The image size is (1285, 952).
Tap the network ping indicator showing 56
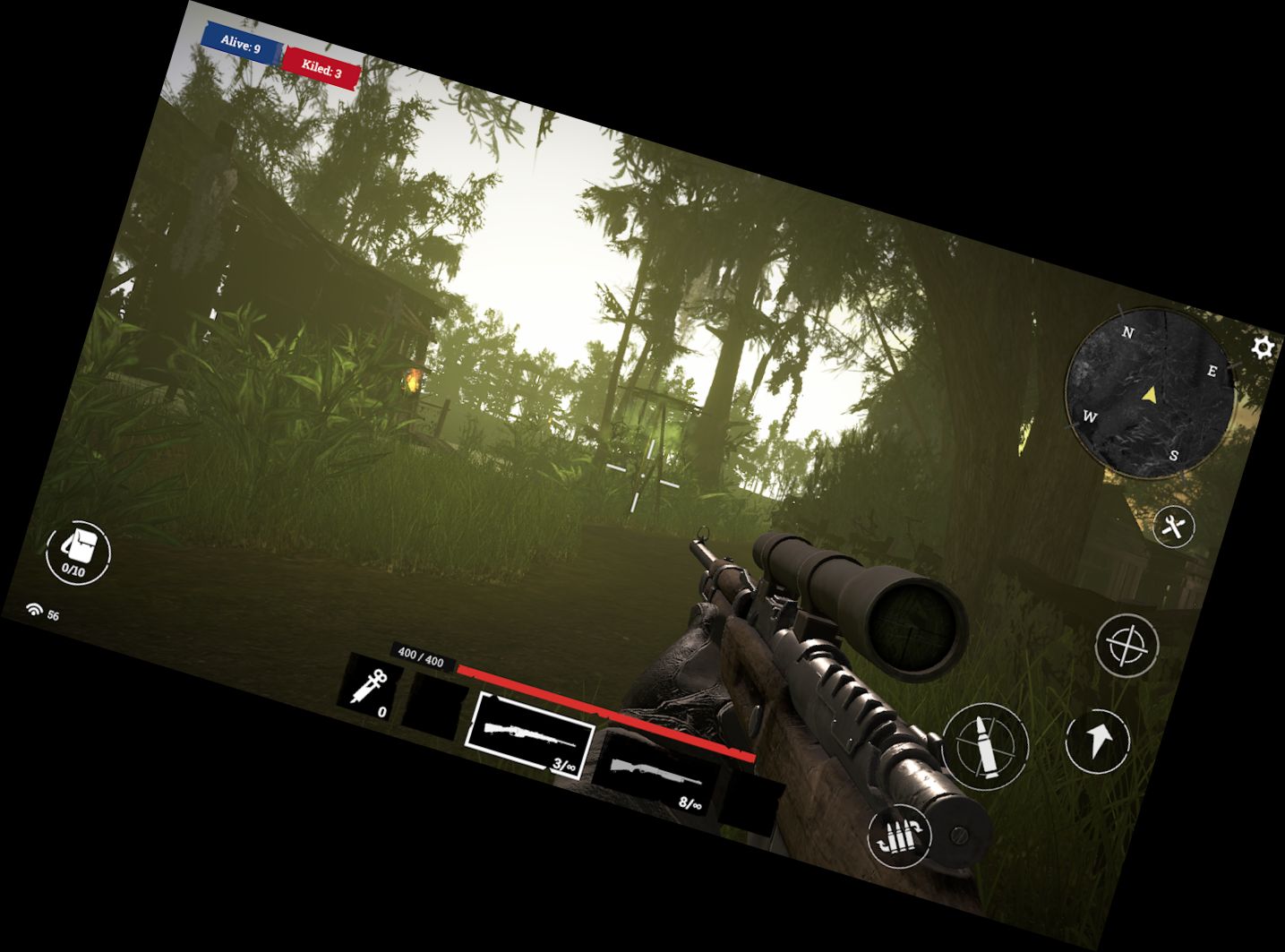42,612
